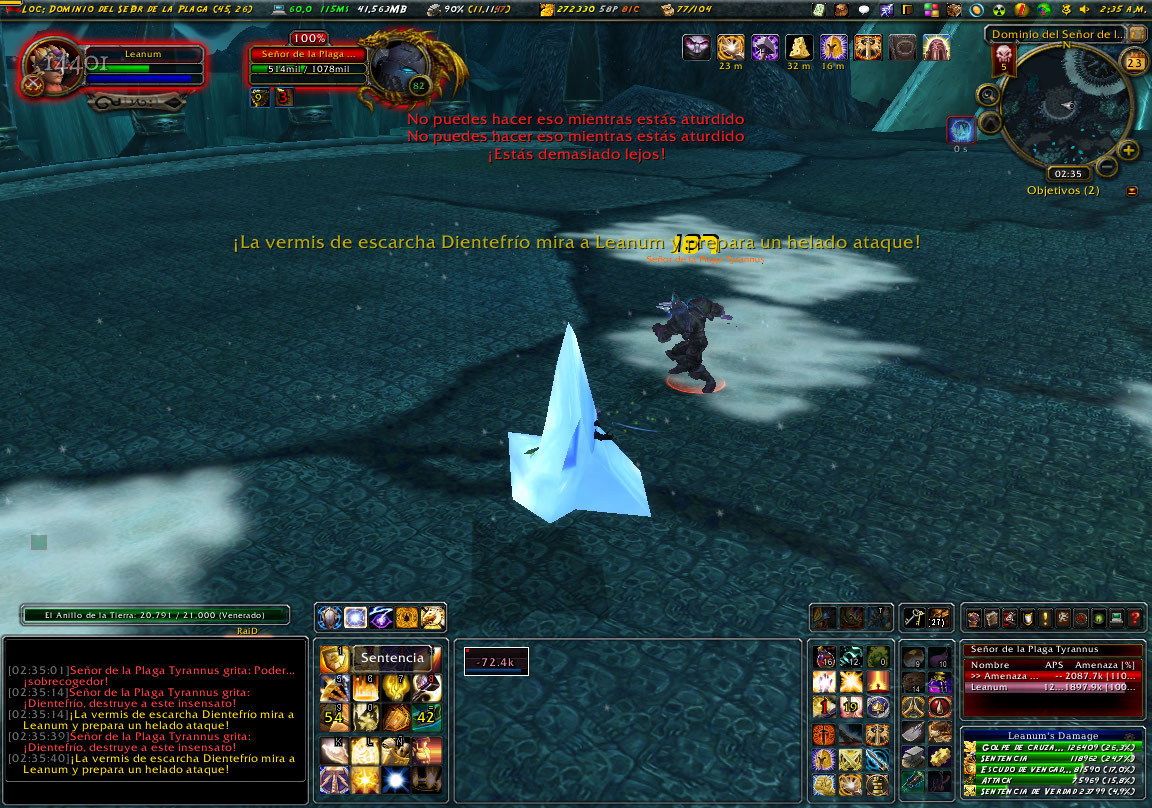This screenshot has height=808, width=1152.
Task: Click the sound speaker icon in top bar
Action: coord(1085,9)
